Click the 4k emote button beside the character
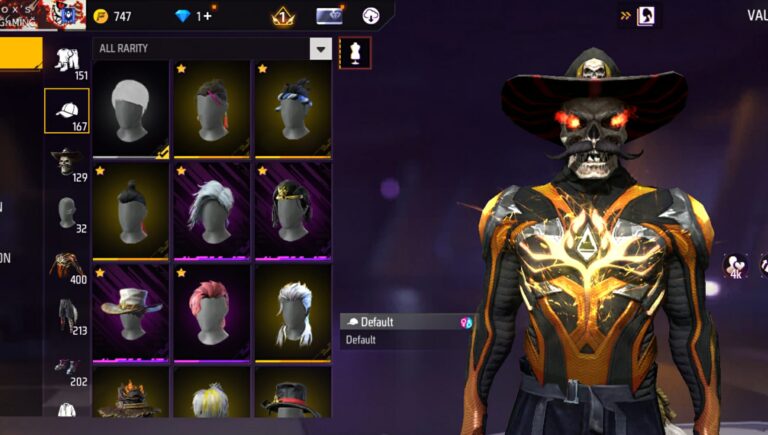 735,266
